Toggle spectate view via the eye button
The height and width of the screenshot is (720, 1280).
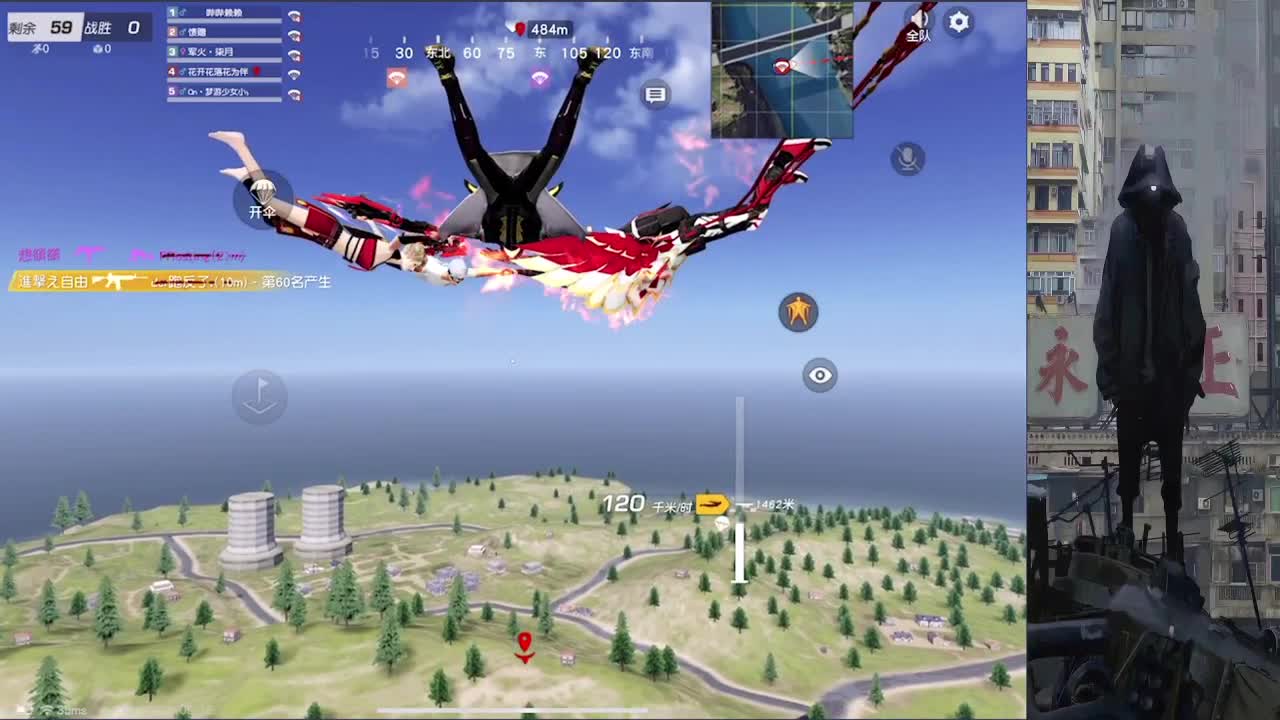click(820, 375)
